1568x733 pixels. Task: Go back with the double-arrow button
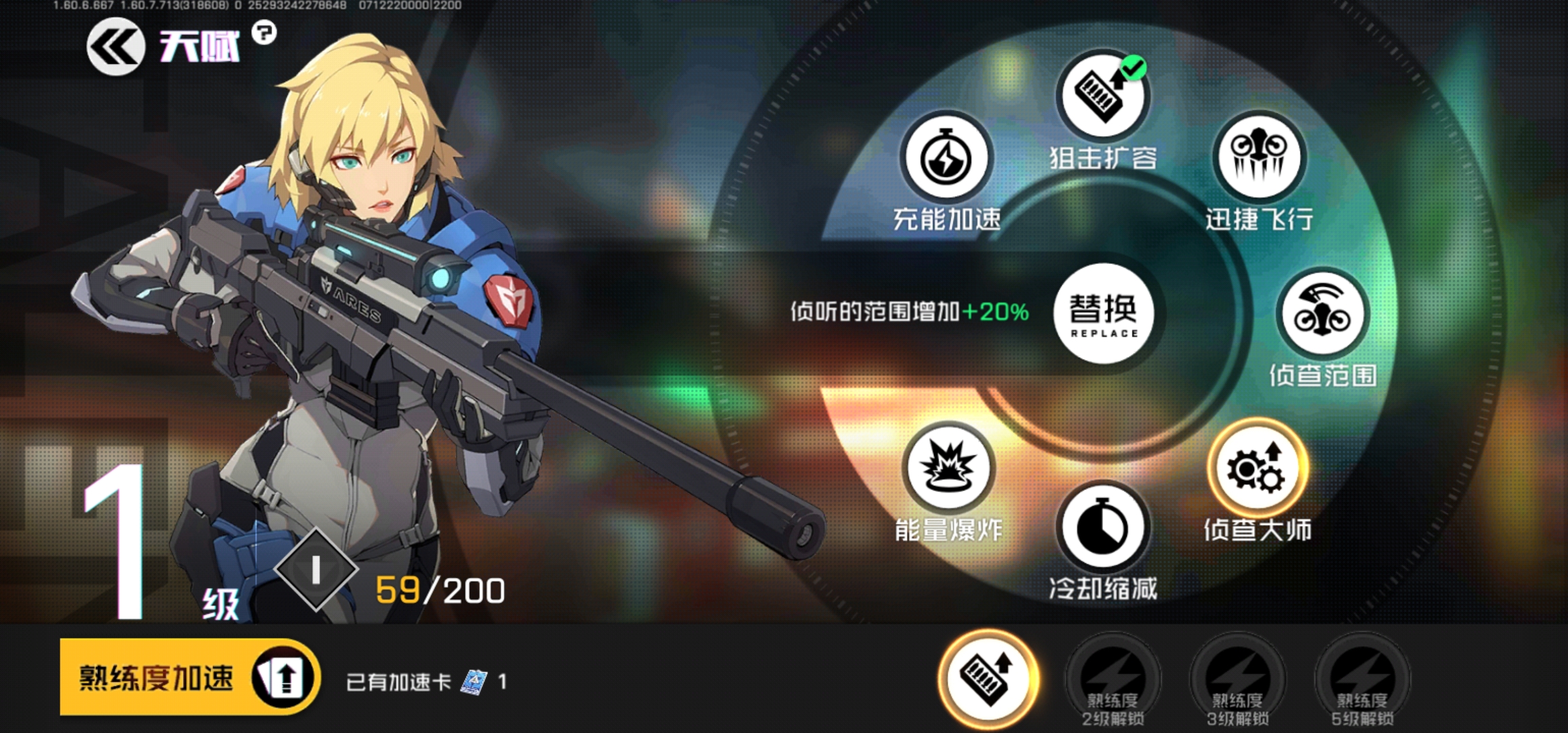point(115,46)
